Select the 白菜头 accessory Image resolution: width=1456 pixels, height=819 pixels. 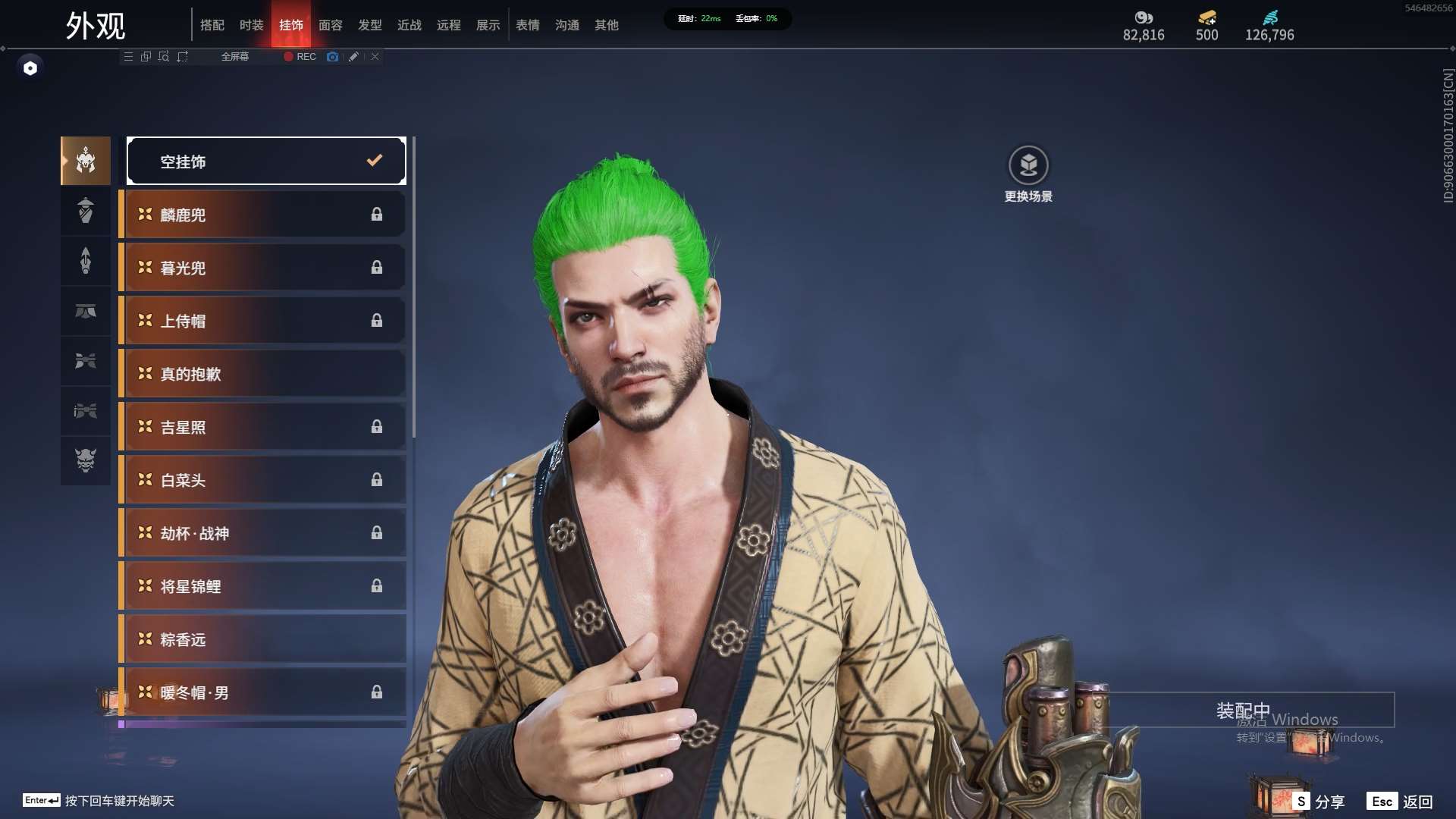pyautogui.click(x=262, y=480)
